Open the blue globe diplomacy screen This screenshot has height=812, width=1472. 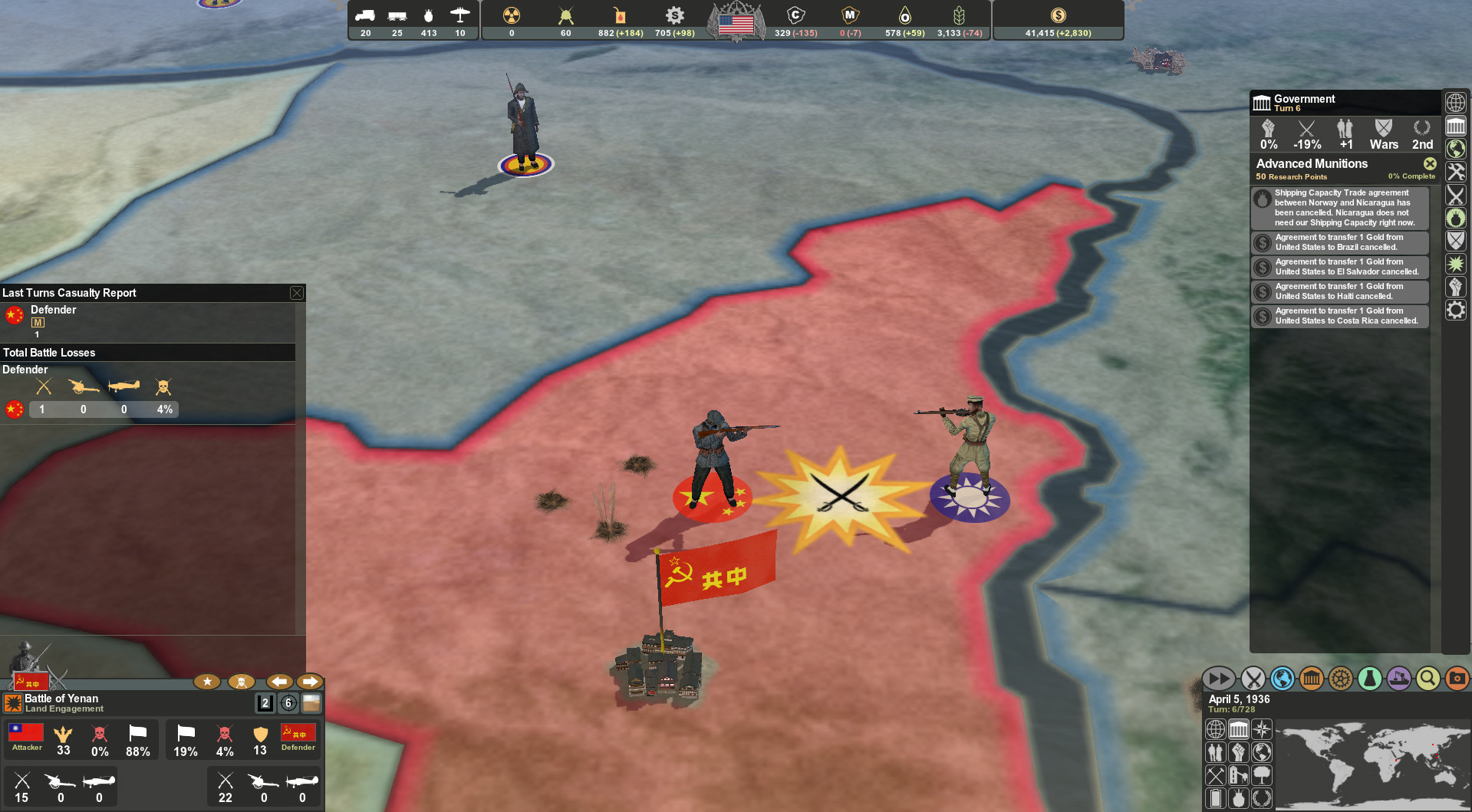click(1283, 679)
